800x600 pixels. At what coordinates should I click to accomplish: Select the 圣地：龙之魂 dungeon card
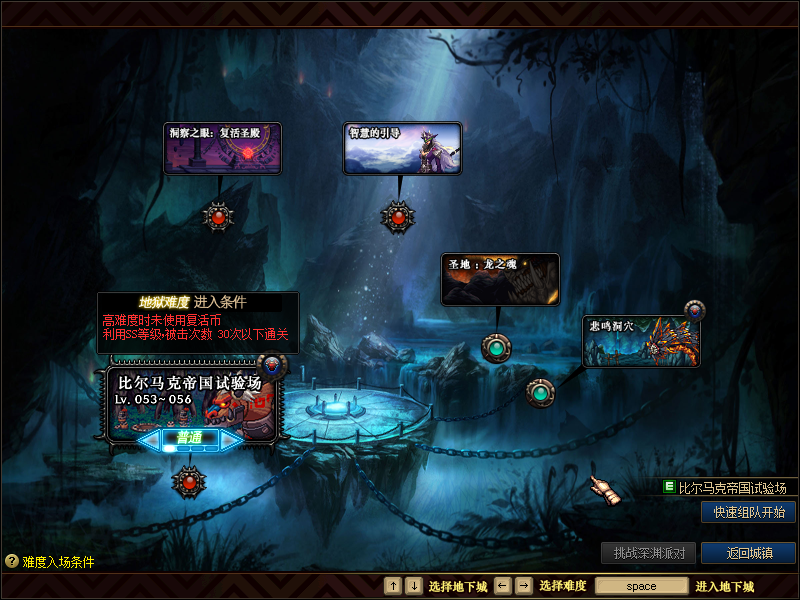500,279
